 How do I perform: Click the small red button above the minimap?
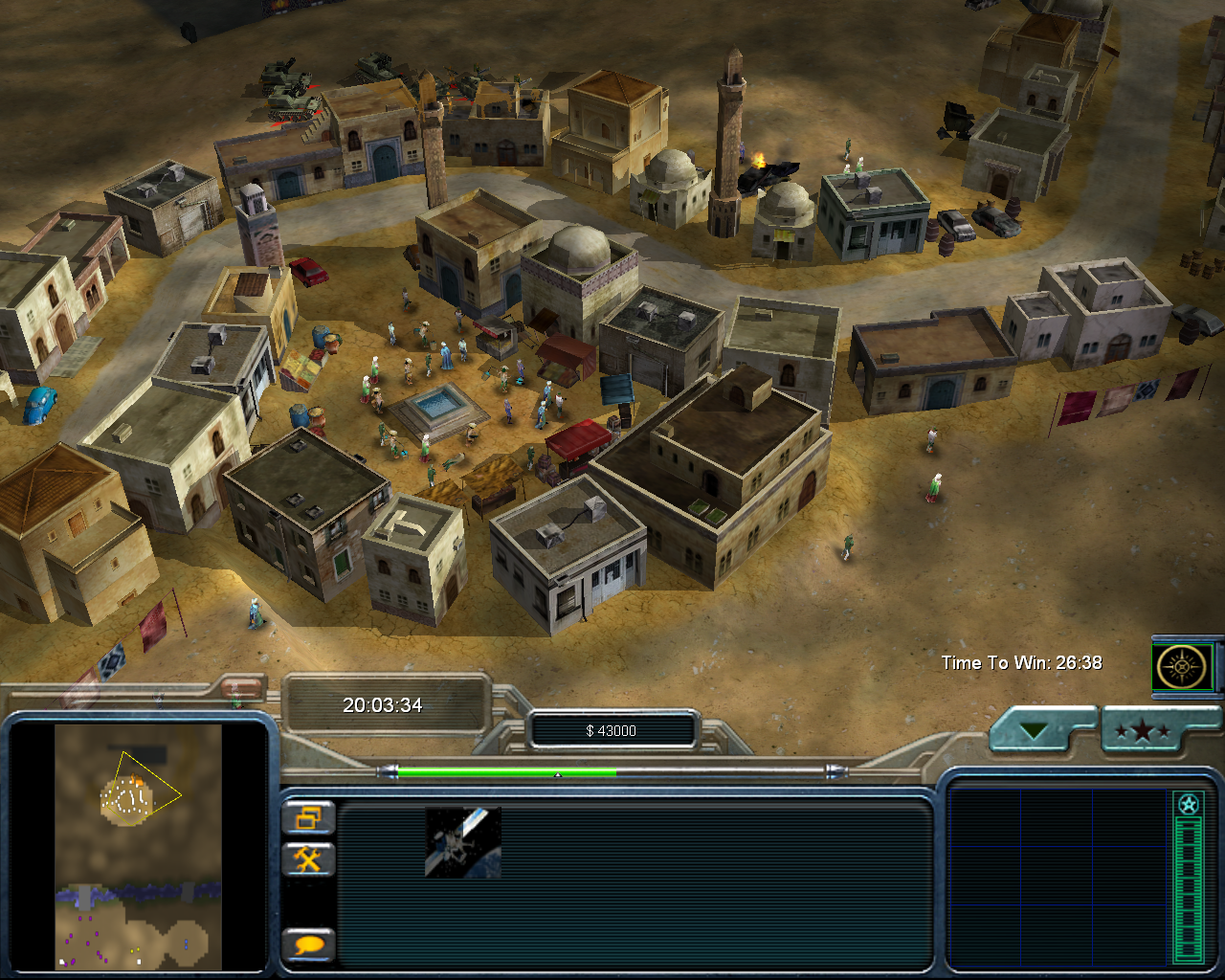point(242,687)
